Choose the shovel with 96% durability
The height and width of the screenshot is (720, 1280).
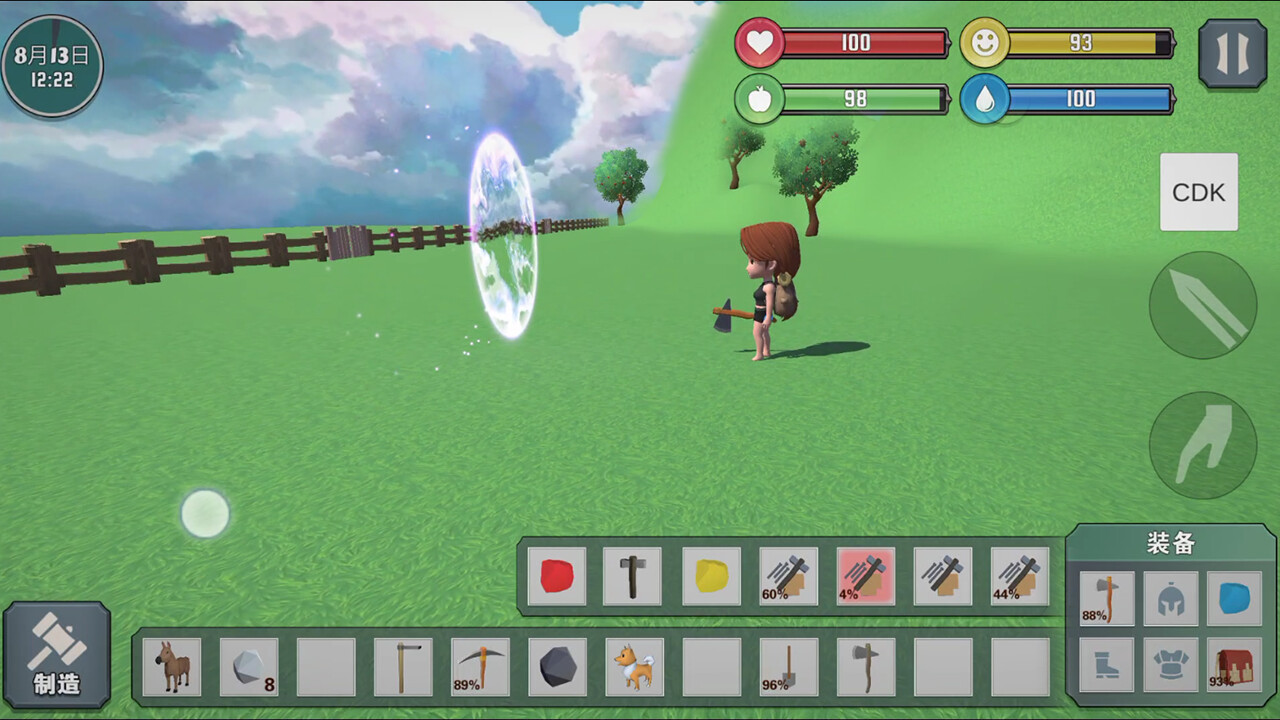pos(788,667)
